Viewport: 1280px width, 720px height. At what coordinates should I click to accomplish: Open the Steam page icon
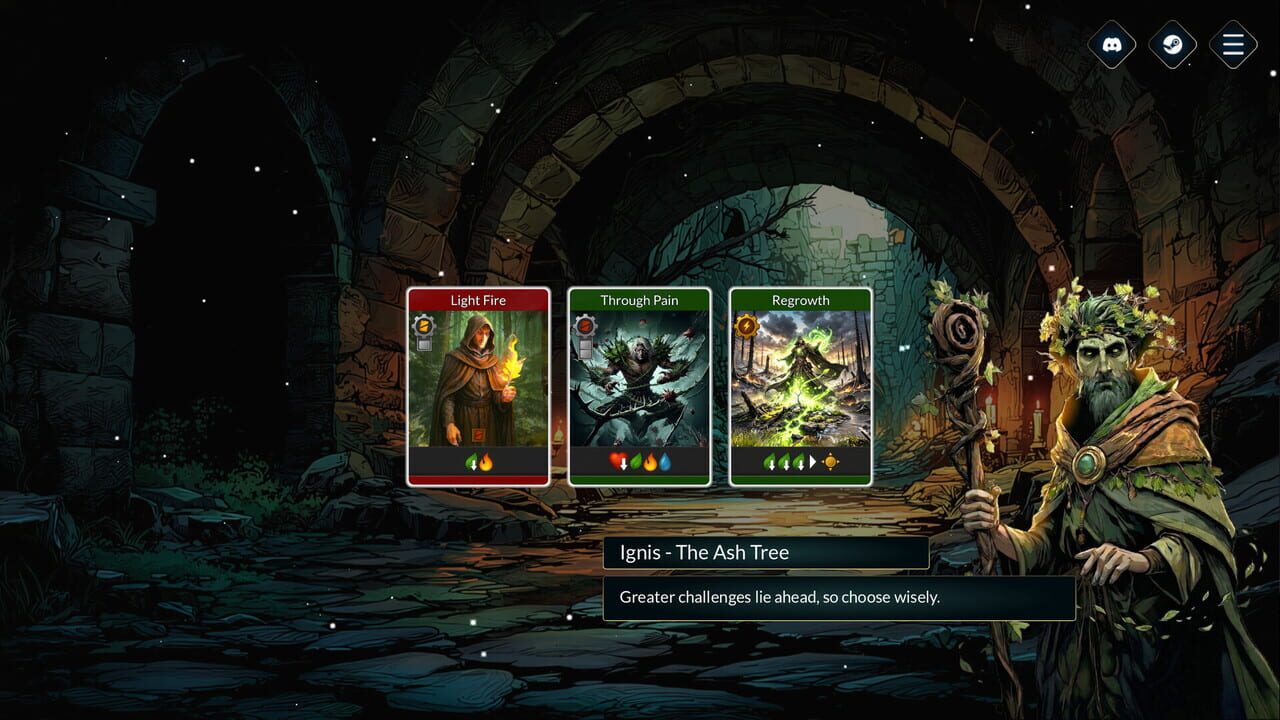(1172, 45)
